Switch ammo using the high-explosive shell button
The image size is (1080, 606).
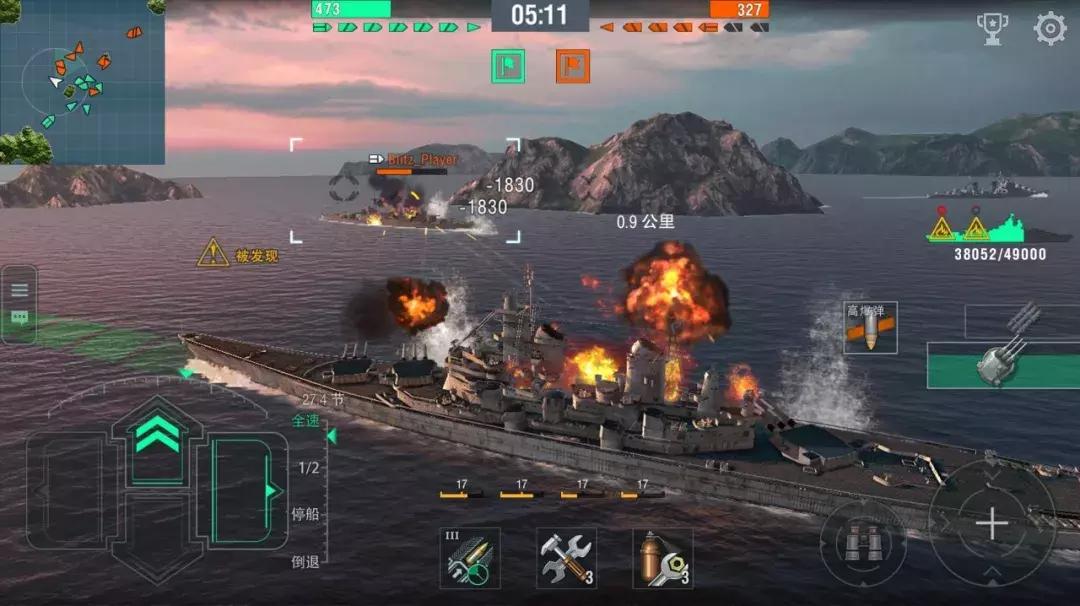pos(869,328)
